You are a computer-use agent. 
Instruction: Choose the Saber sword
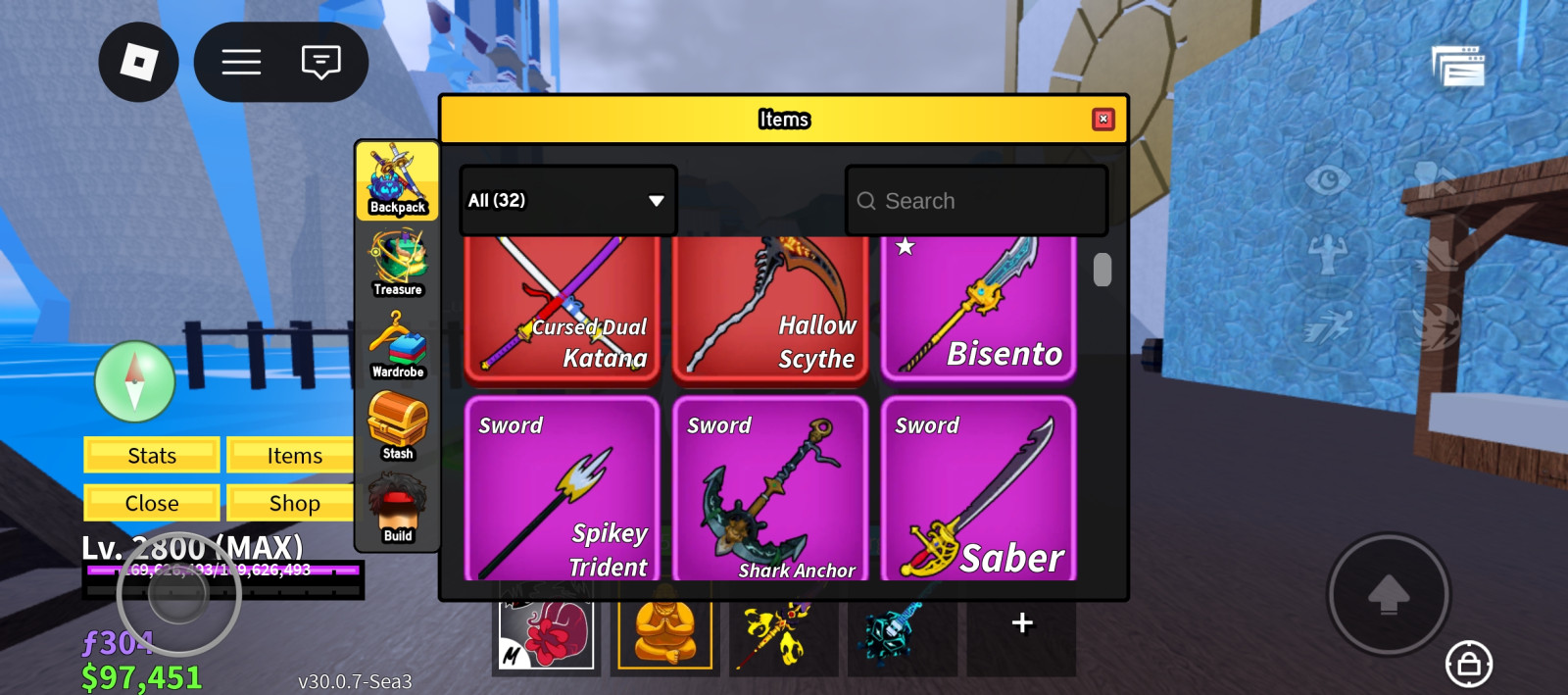pos(978,489)
